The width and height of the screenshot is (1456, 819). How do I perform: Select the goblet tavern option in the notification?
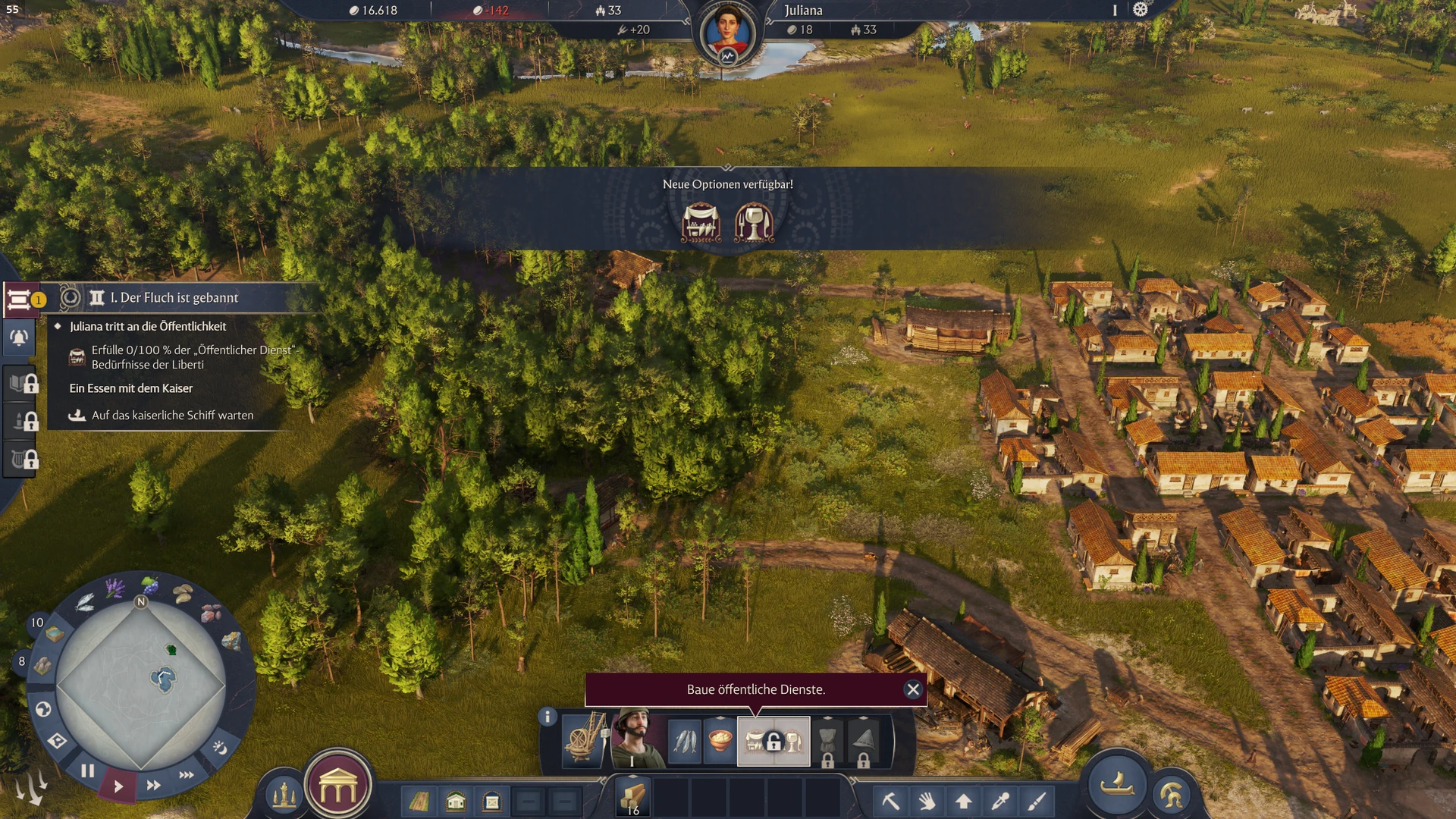coord(755,223)
